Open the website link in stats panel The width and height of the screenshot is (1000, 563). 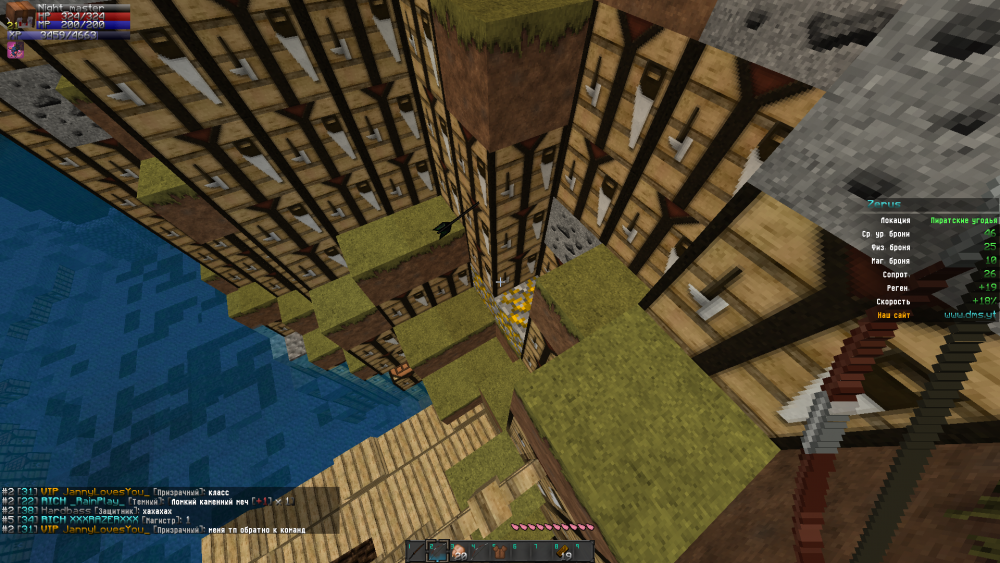970,315
